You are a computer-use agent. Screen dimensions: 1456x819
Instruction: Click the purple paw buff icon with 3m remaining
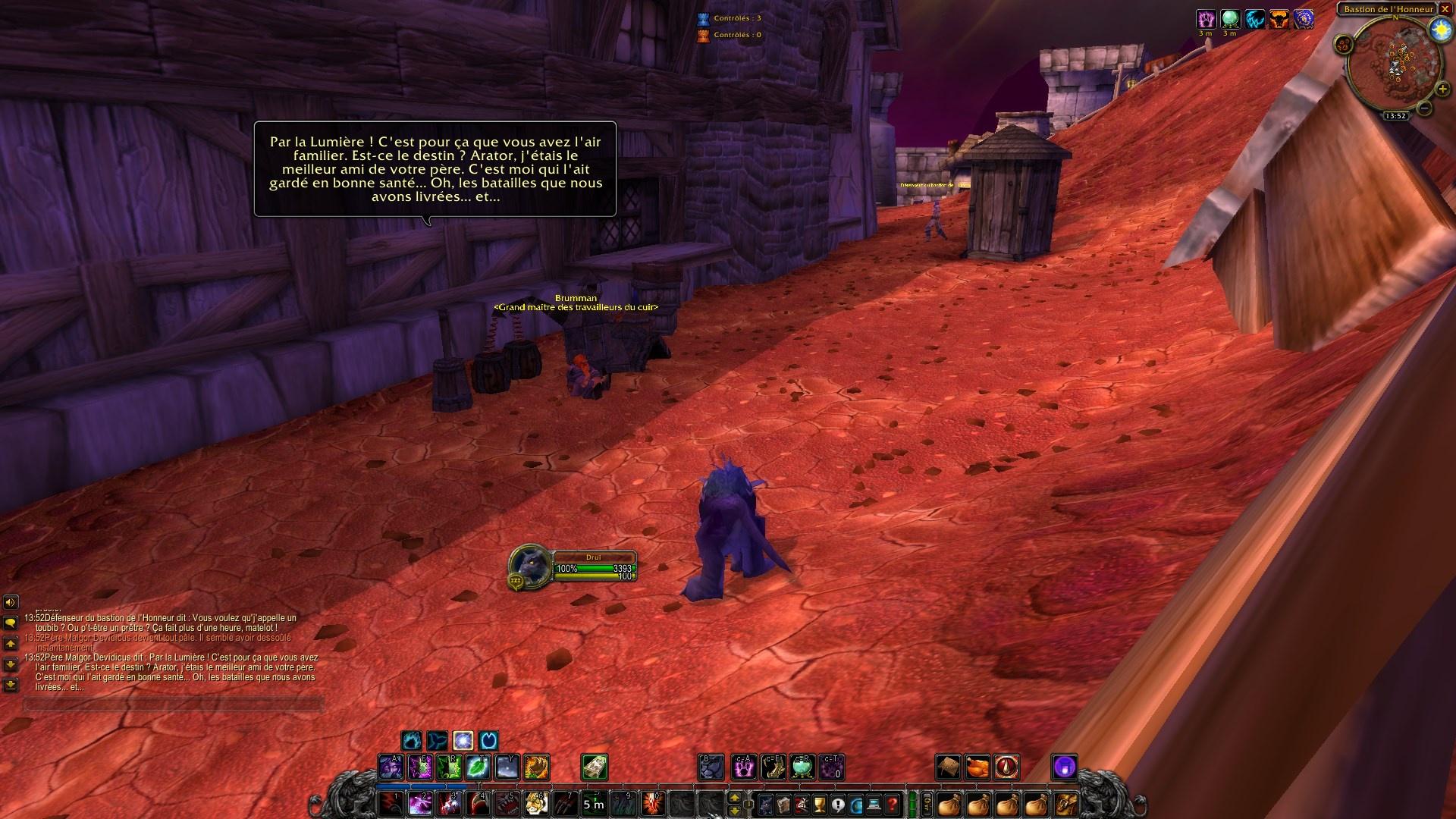pyautogui.click(x=1205, y=20)
